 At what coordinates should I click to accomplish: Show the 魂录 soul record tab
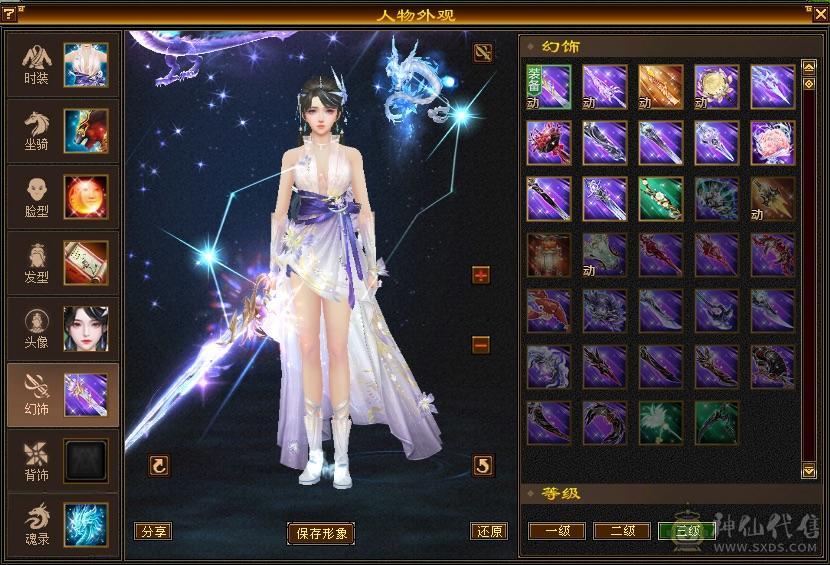click(x=62, y=525)
